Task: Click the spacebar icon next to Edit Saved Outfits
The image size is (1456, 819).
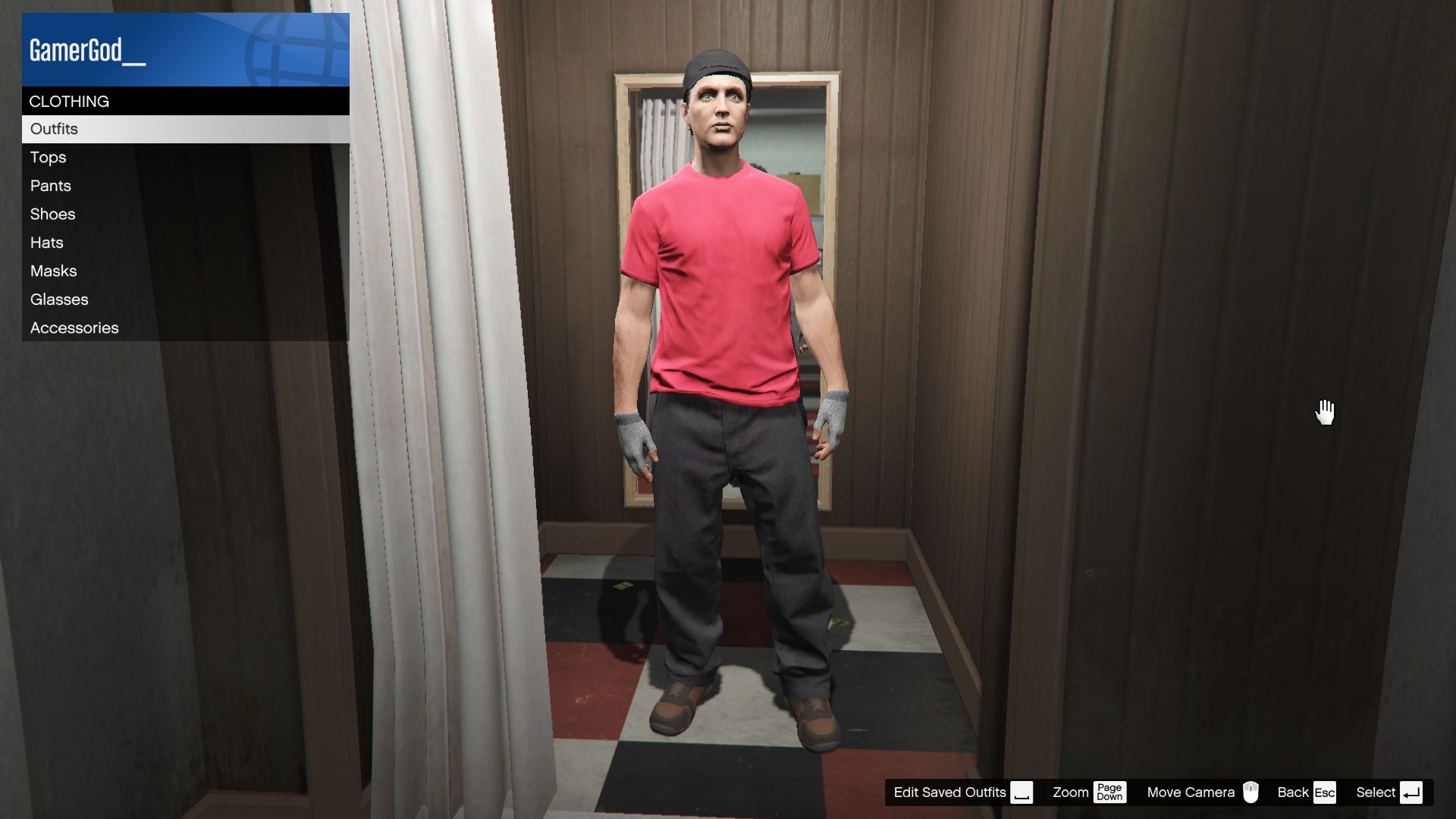Action: (1022, 792)
